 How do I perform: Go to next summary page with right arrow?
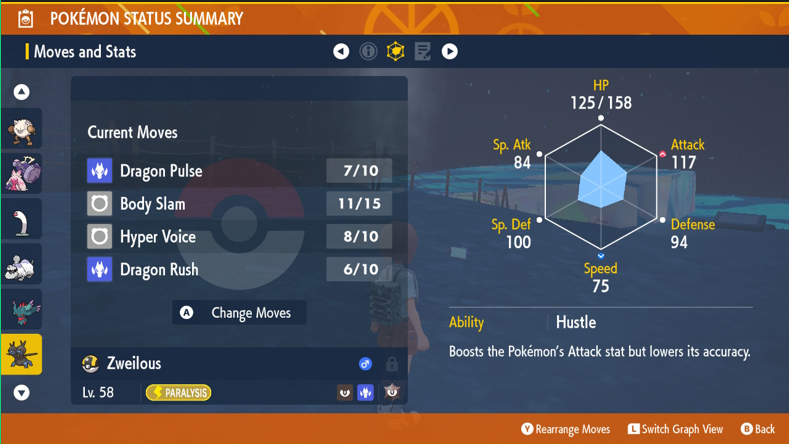[x=450, y=51]
